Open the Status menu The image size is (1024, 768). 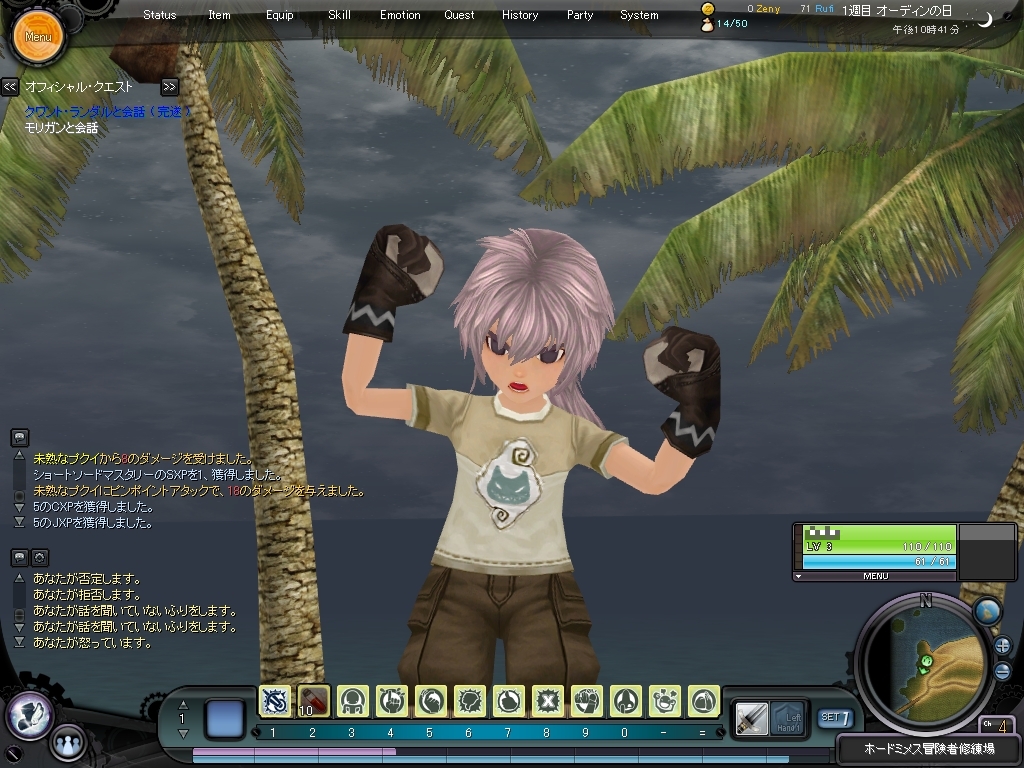click(160, 15)
